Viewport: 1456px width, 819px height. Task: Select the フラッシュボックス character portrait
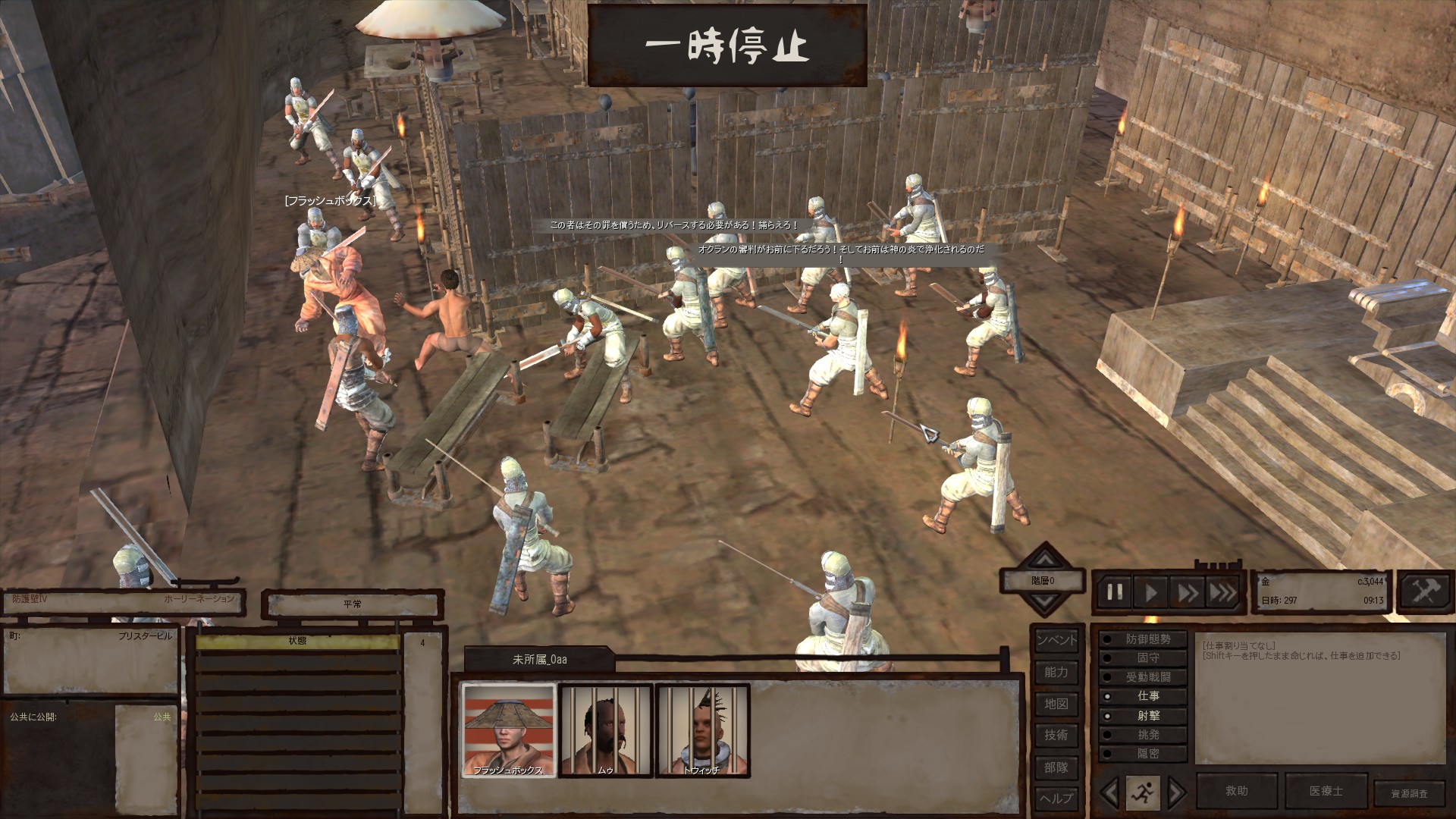click(509, 730)
